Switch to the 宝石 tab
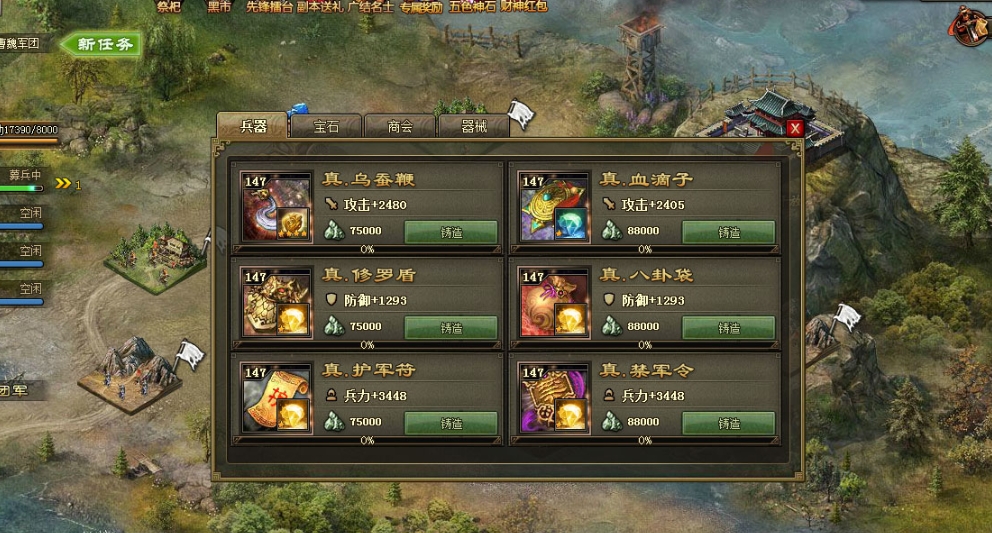 pyautogui.click(x=326, y=127)
